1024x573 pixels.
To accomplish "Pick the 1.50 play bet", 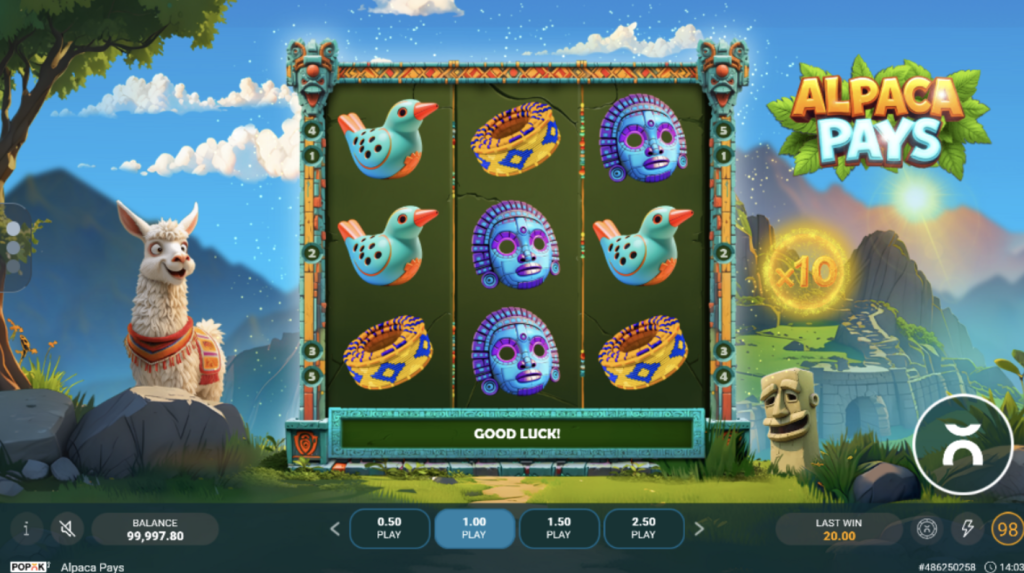I will (559, 528).
